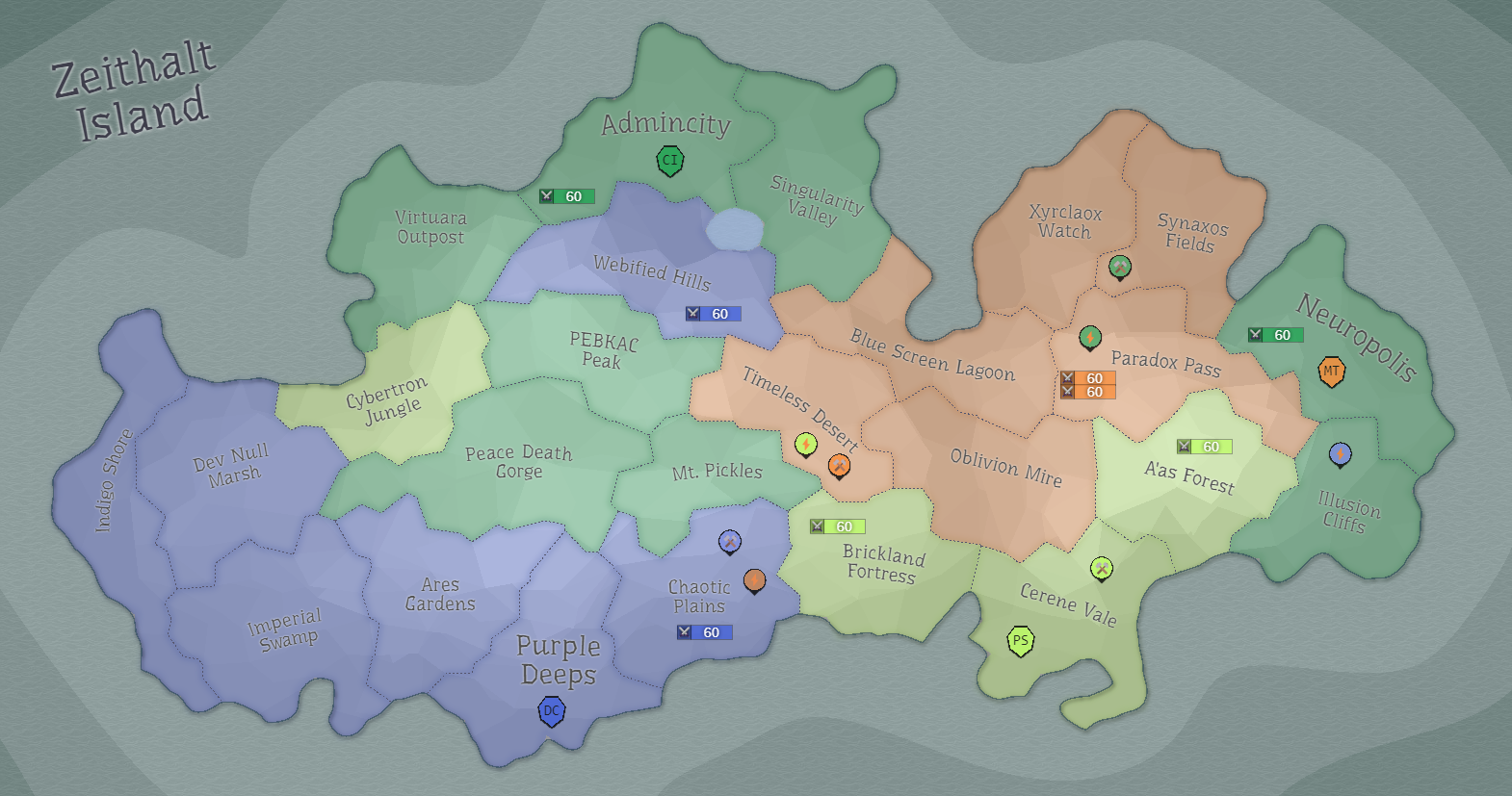The height and width of the screenshot is (796, 1512).
Task: Select the MT hexagon badge in Neuropolis
Action: [x=1332, y=371]
